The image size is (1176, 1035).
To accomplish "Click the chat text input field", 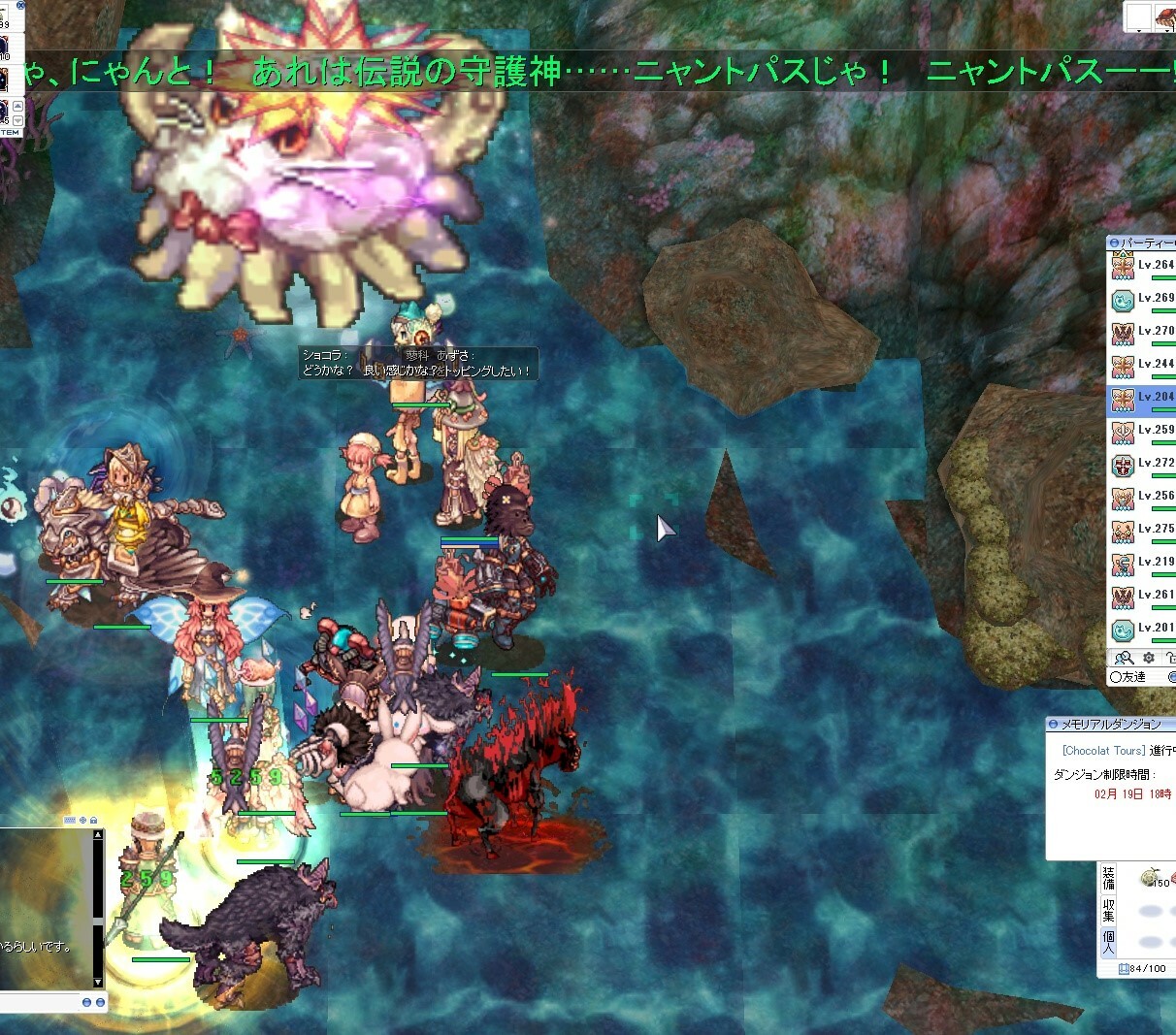I will pos(39,1002).
